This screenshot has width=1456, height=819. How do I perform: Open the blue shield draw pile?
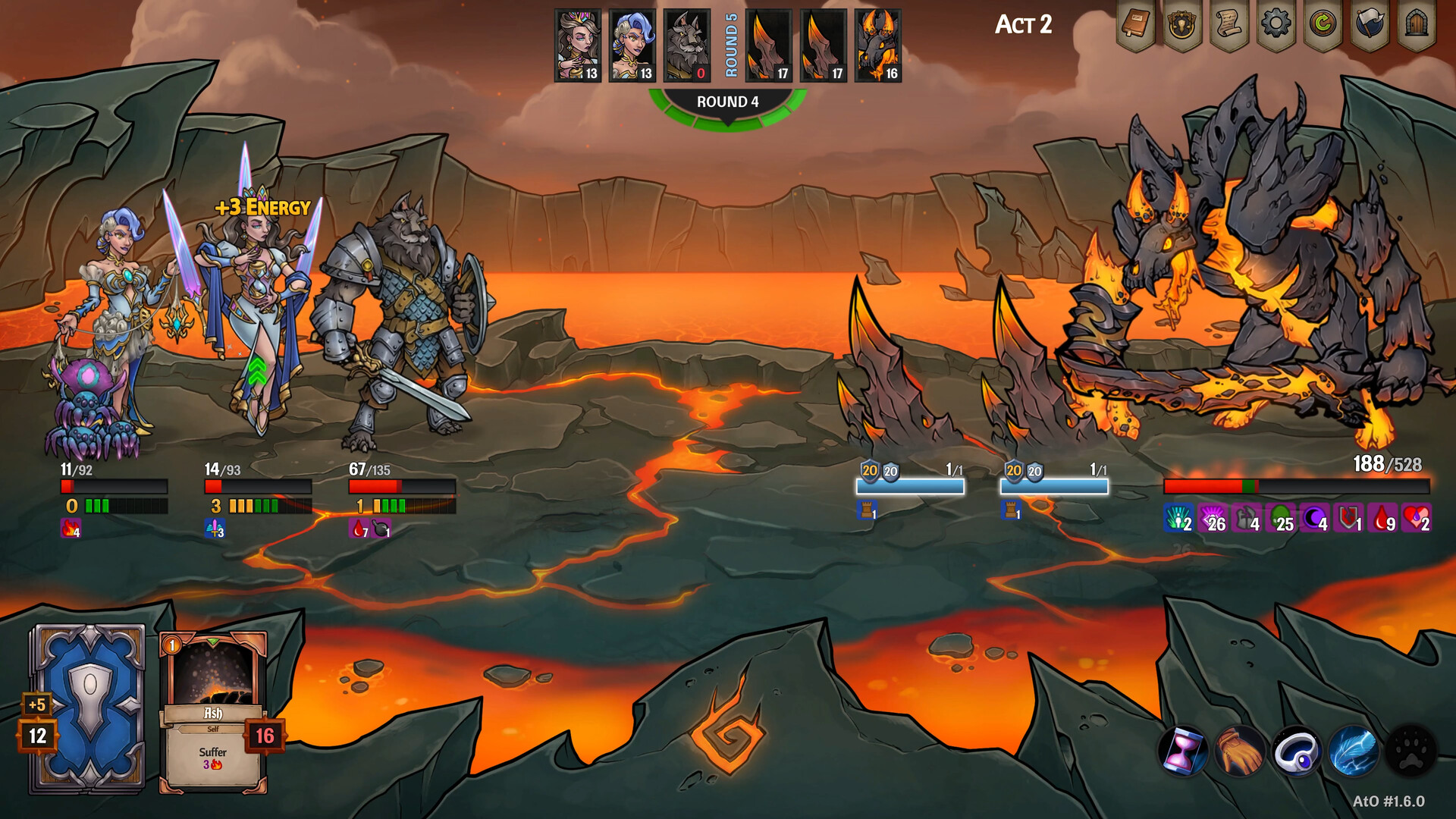click(88, 709)
